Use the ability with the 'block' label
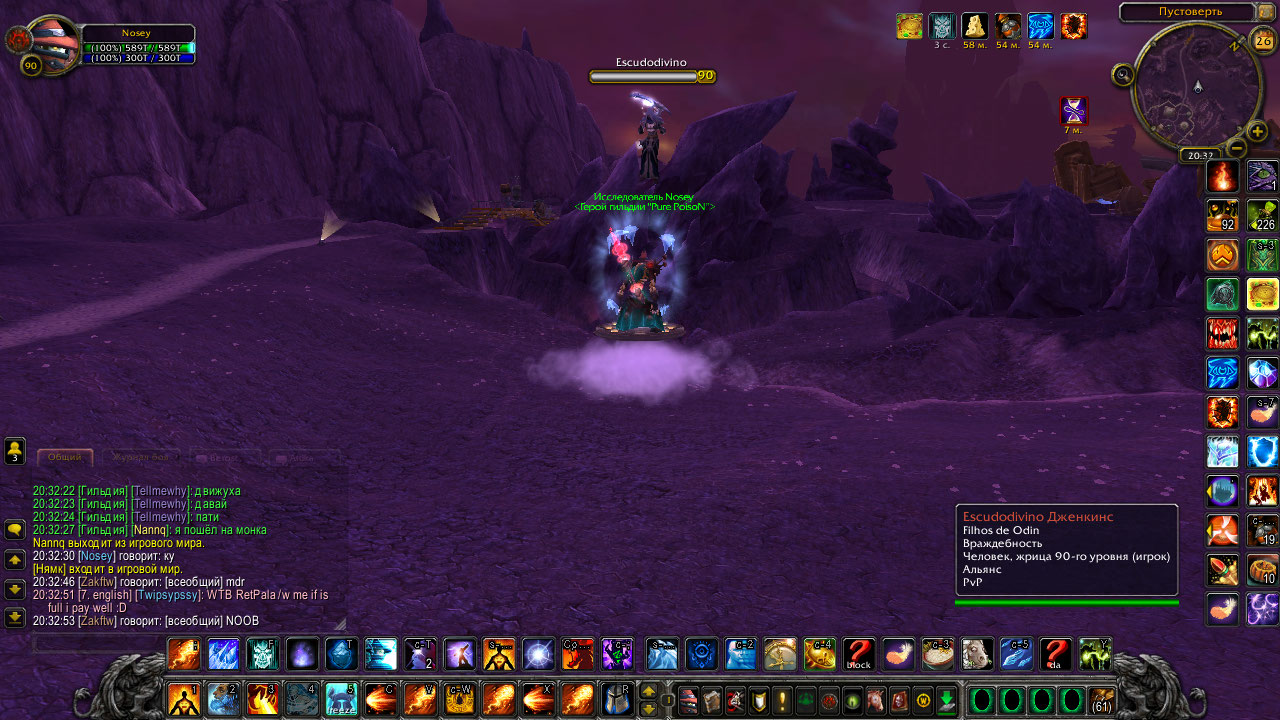1280x720 pixels. point(859,654)
